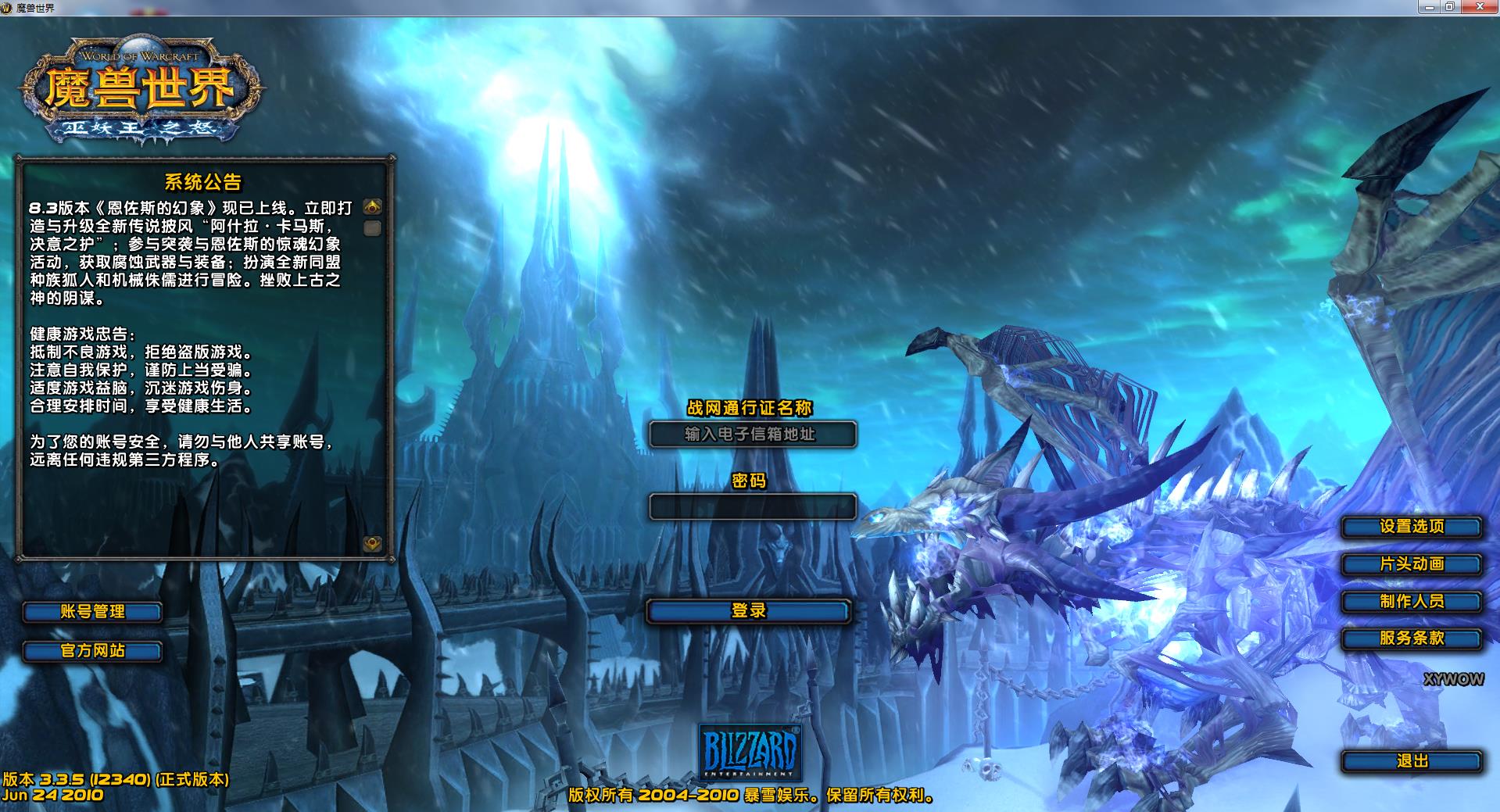Image resolution: width=1500 pixels, height=812 pixels.
Task: Show the 制作人员 credits
Action: pyautogui.click(x=1411, y=602)
